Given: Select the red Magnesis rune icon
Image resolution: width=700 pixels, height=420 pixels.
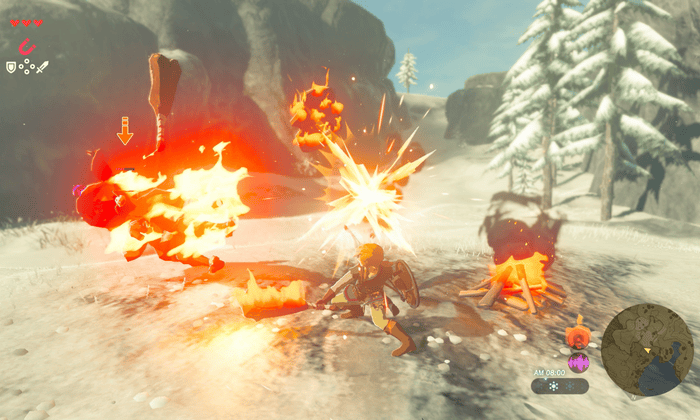Looking at the screenshot, I should [x=27, y=46].
